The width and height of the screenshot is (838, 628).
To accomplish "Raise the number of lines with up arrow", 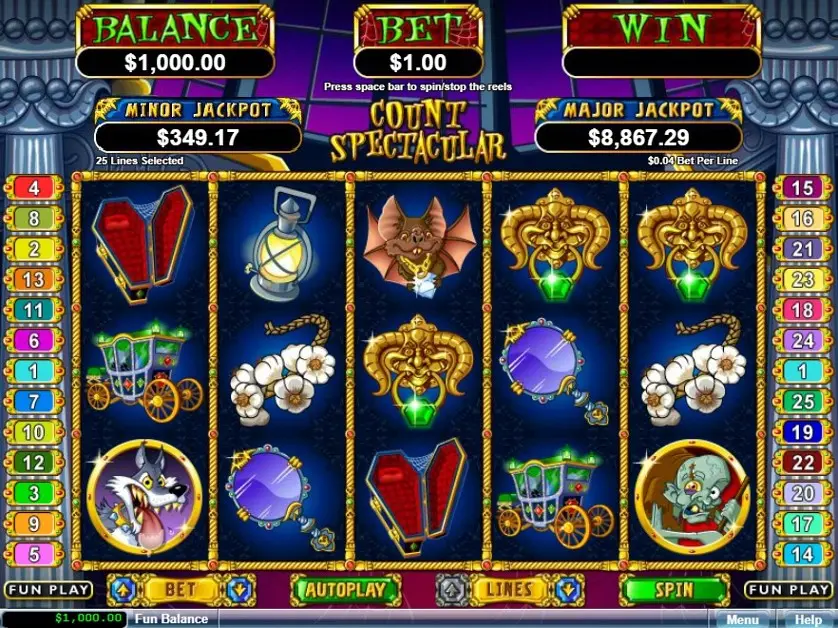I will [450, 590].
